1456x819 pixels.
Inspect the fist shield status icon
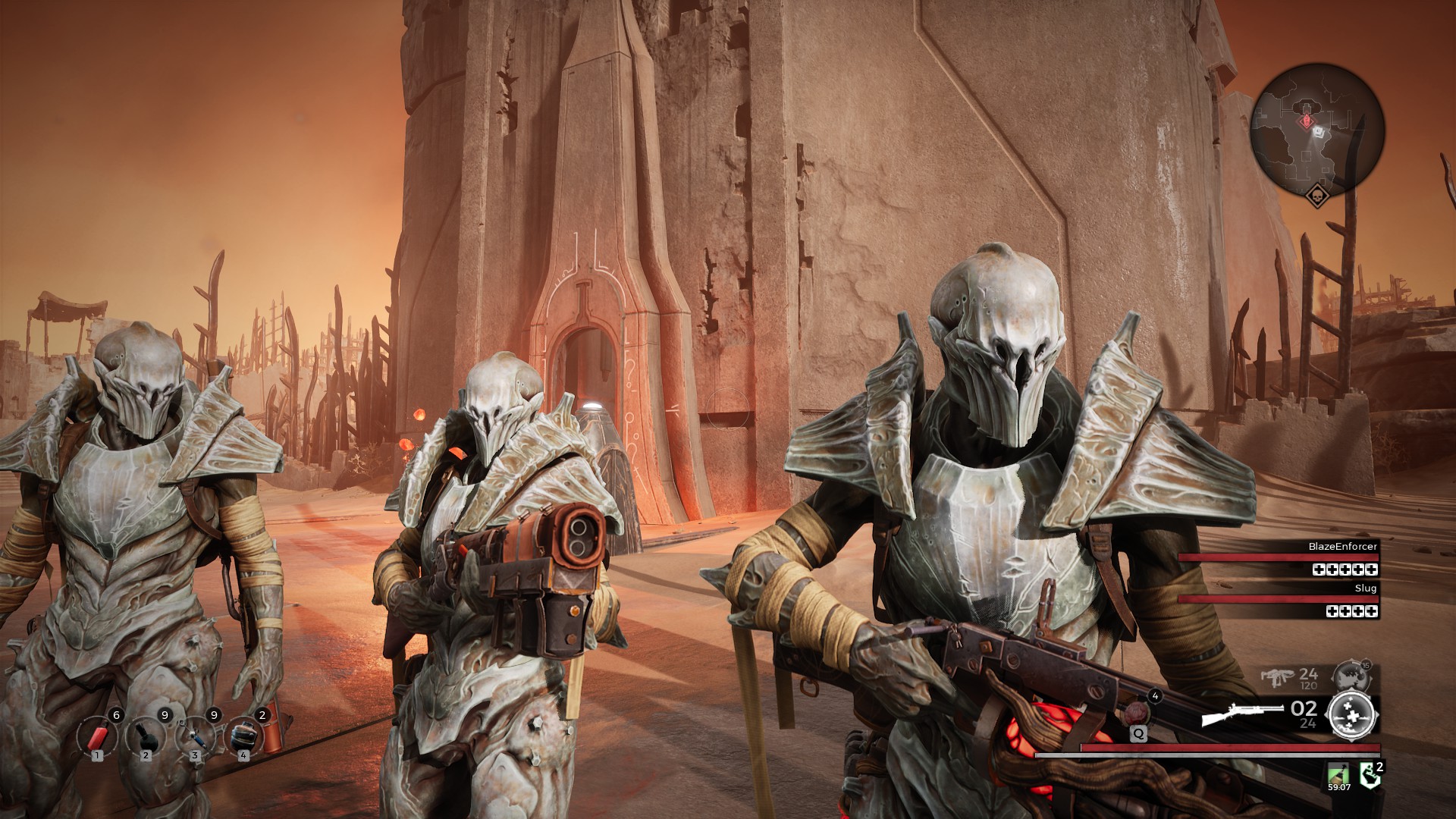pyautogui.click(x=1370, y=776)
